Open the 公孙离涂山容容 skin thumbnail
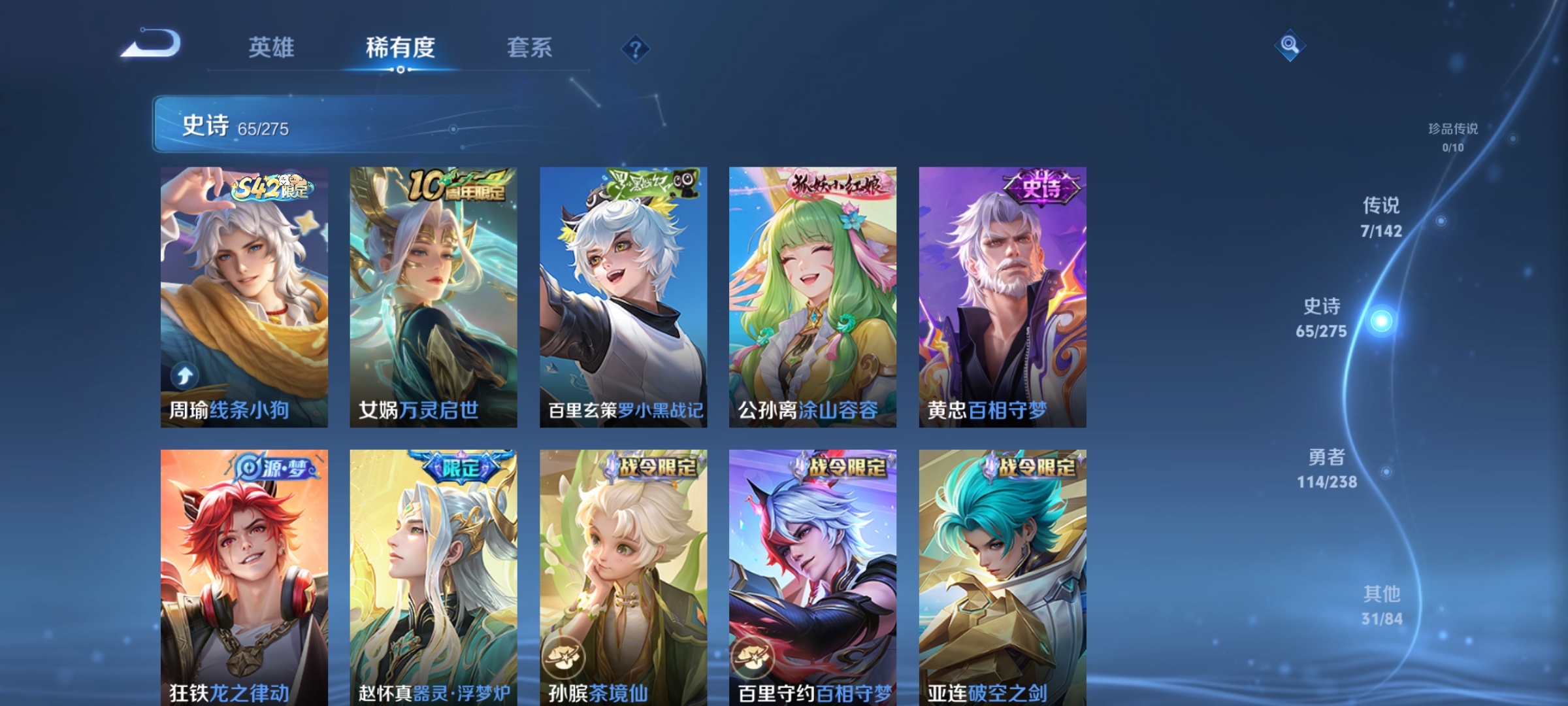Screen dimensions: 1568x706 pos(810,294)
